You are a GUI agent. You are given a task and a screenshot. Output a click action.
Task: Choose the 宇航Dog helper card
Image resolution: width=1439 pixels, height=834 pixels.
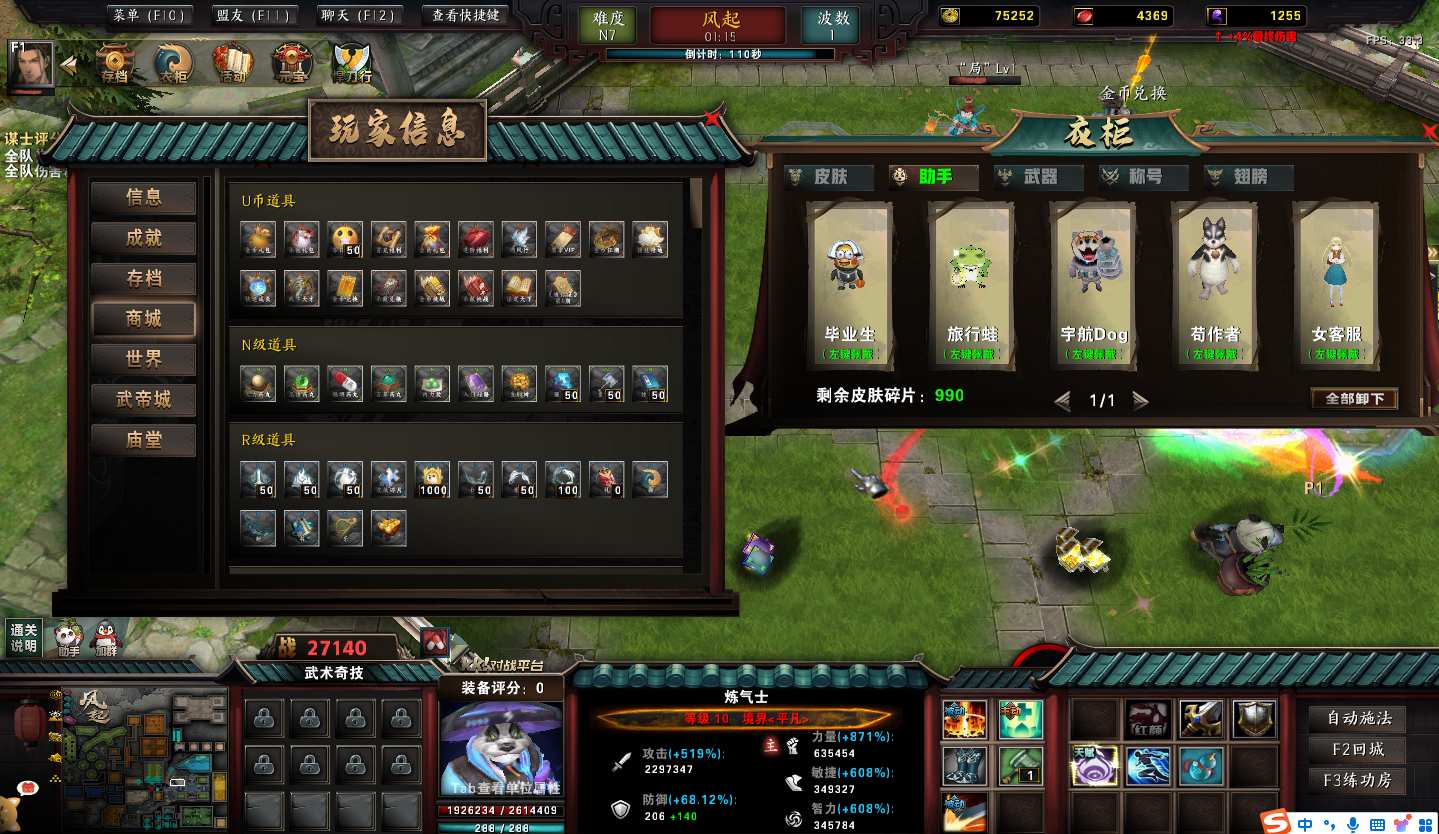[1093, 285]
